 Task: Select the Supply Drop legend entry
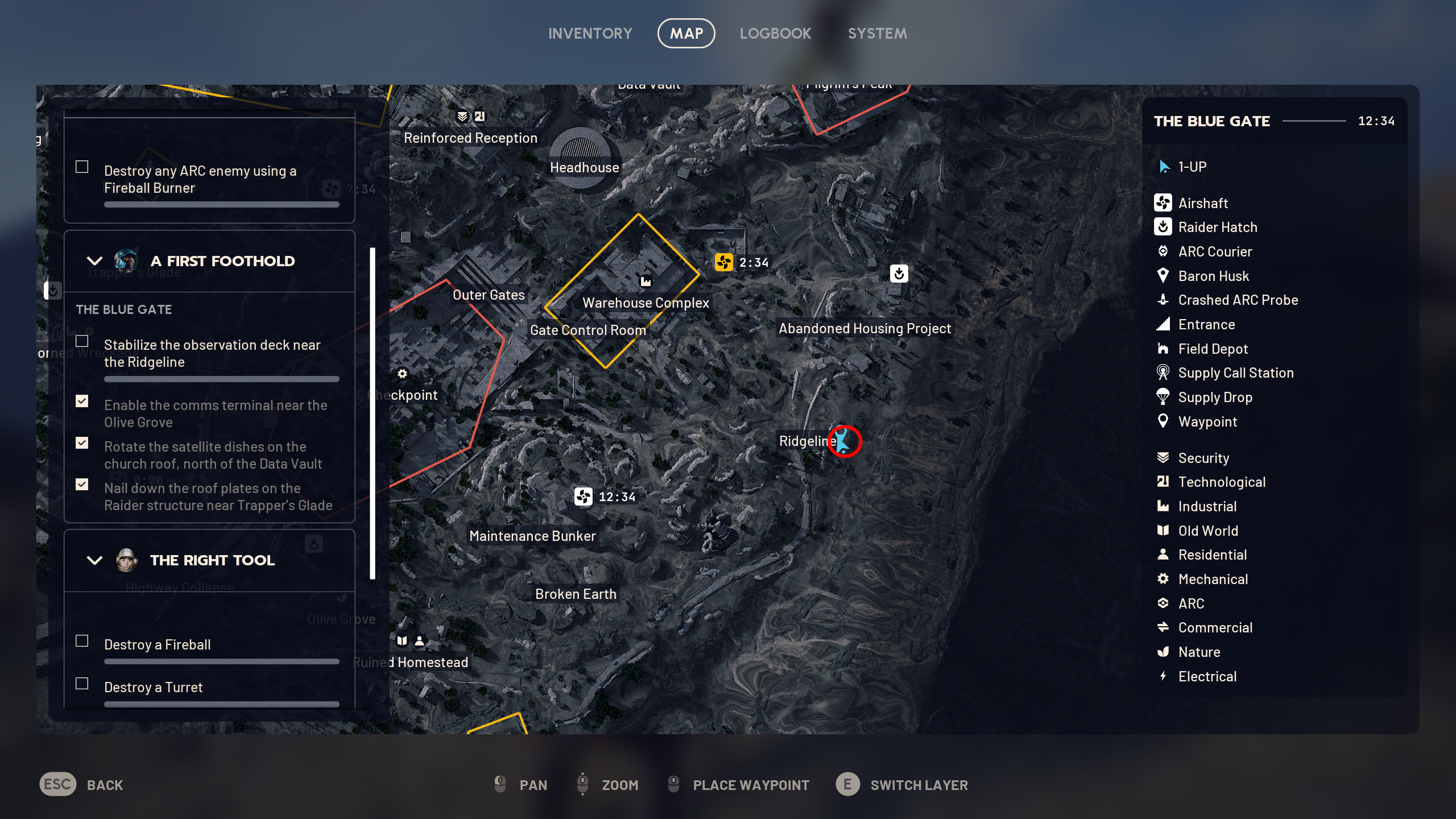pos(1215,397)
